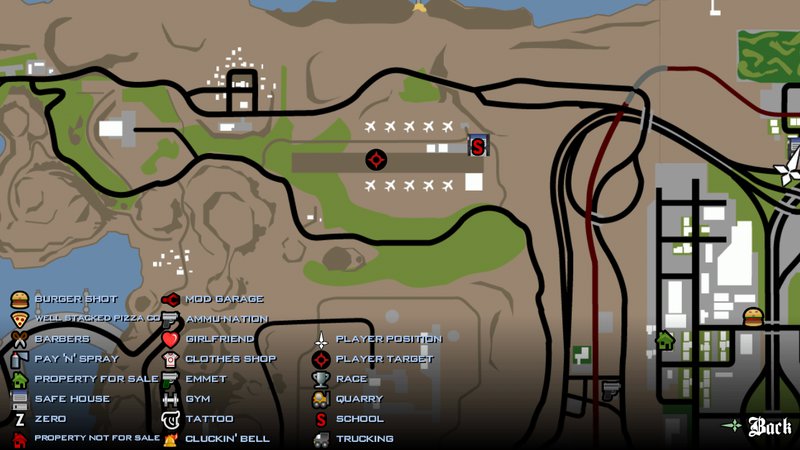Screen dimensions: 800x450
Task: Click the green property house map marker
Action: click(665, 339)
